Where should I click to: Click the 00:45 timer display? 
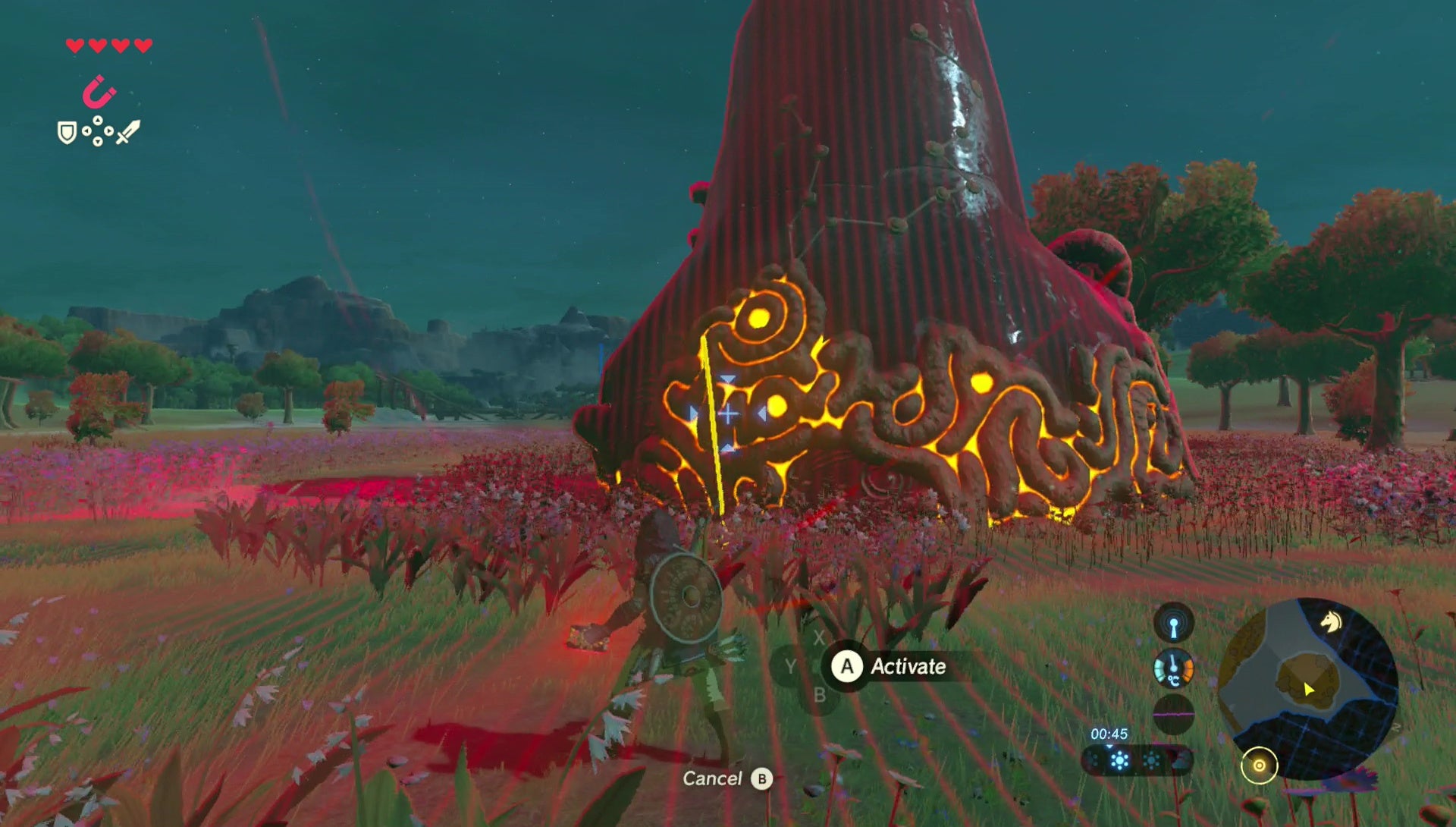[x=1109, y=733]
